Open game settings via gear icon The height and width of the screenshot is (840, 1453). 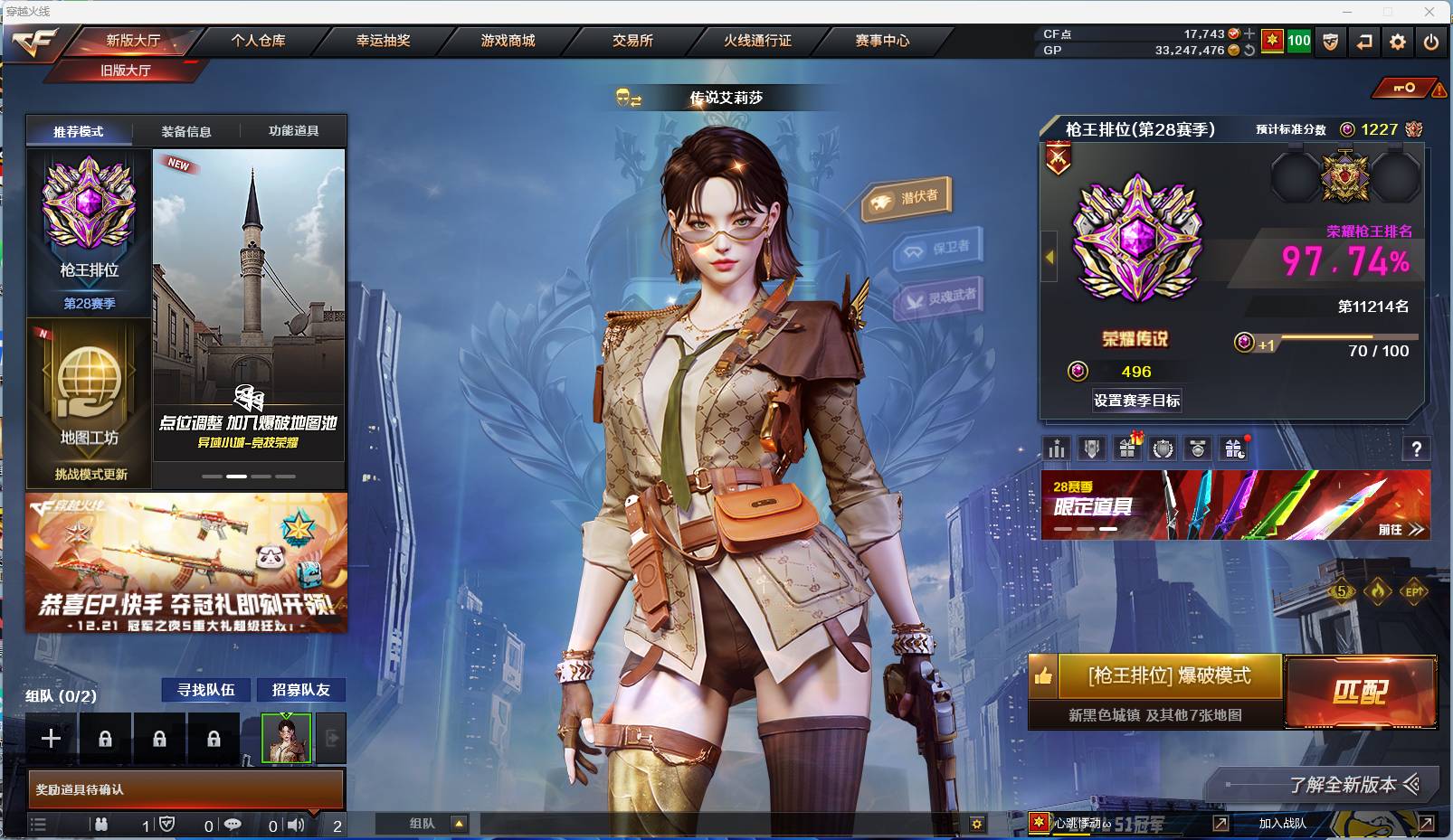[1397, 41]
